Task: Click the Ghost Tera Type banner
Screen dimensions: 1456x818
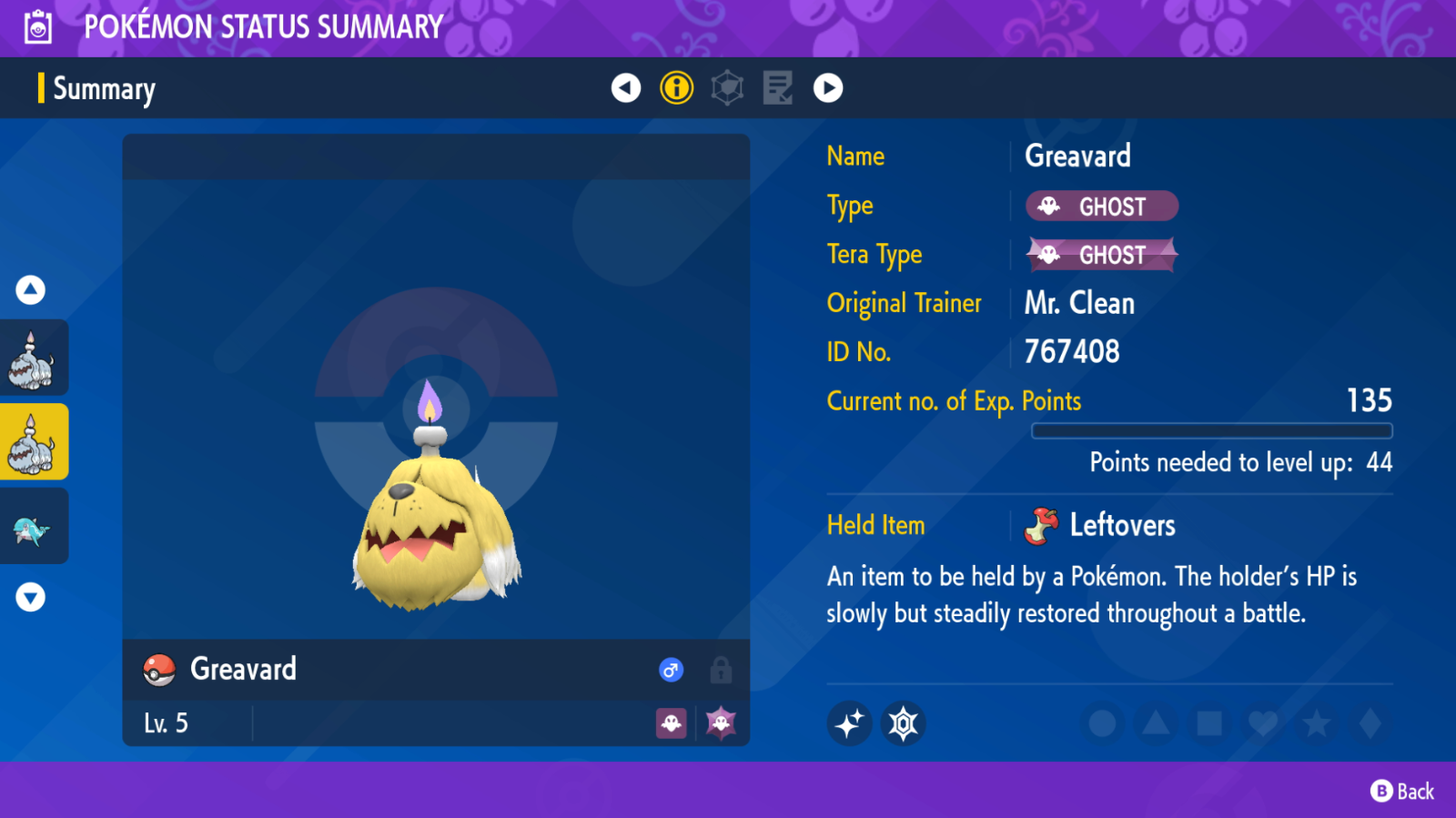Action: coord(1100,255)
